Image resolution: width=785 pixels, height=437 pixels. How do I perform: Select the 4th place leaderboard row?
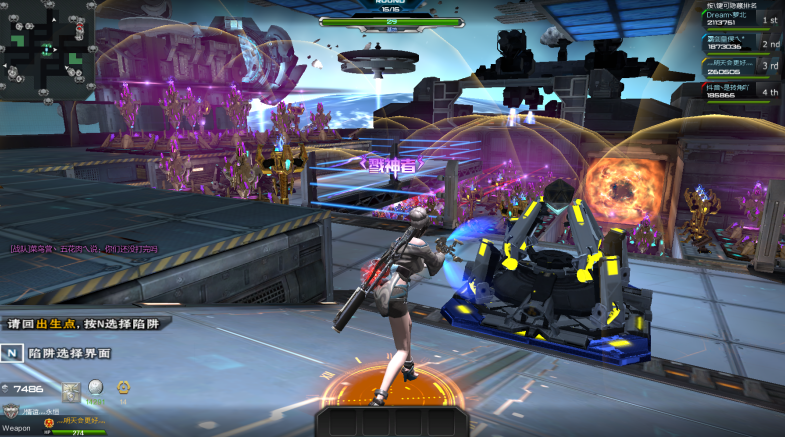741,91
